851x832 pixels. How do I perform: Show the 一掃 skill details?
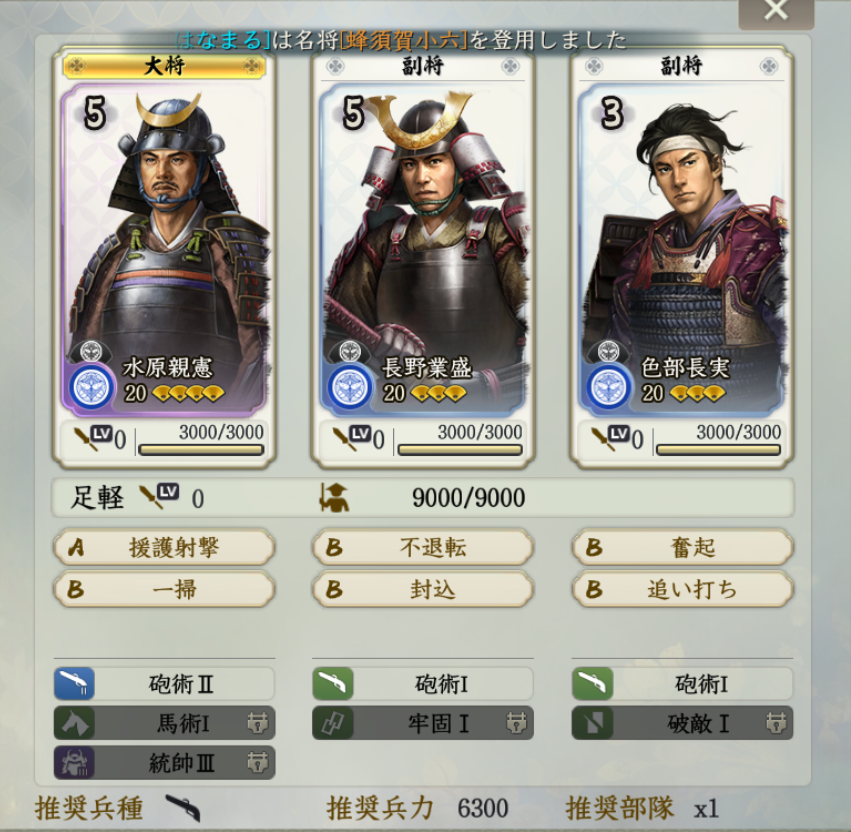[164, 589]
